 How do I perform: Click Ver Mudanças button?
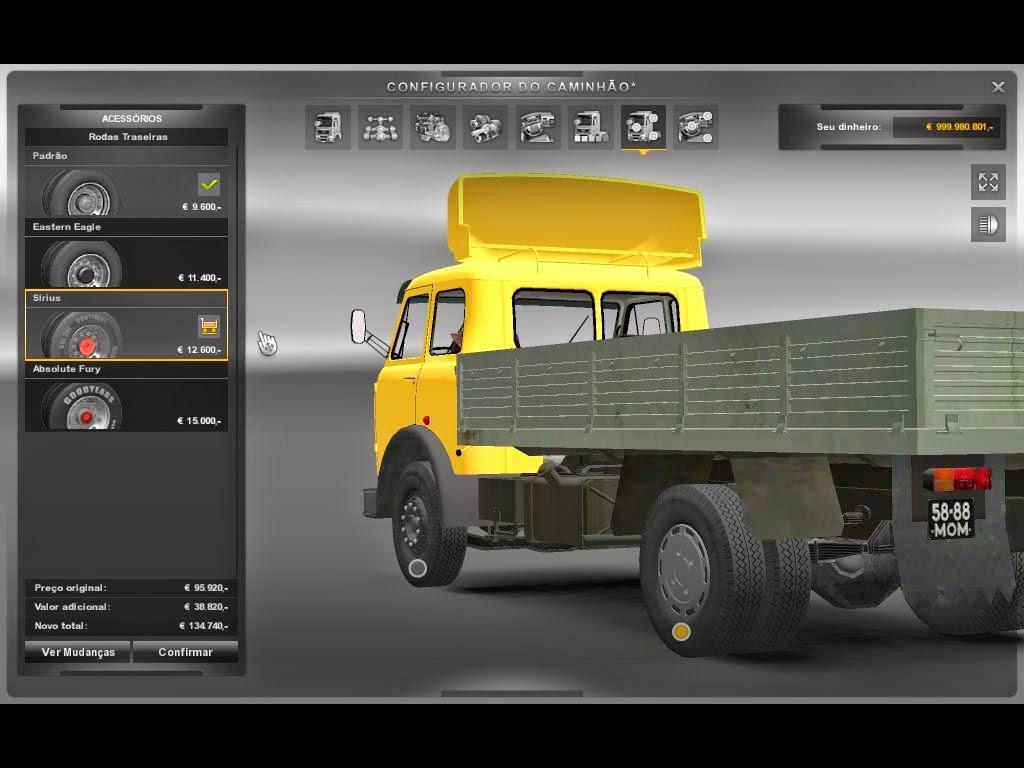[78, 652]
